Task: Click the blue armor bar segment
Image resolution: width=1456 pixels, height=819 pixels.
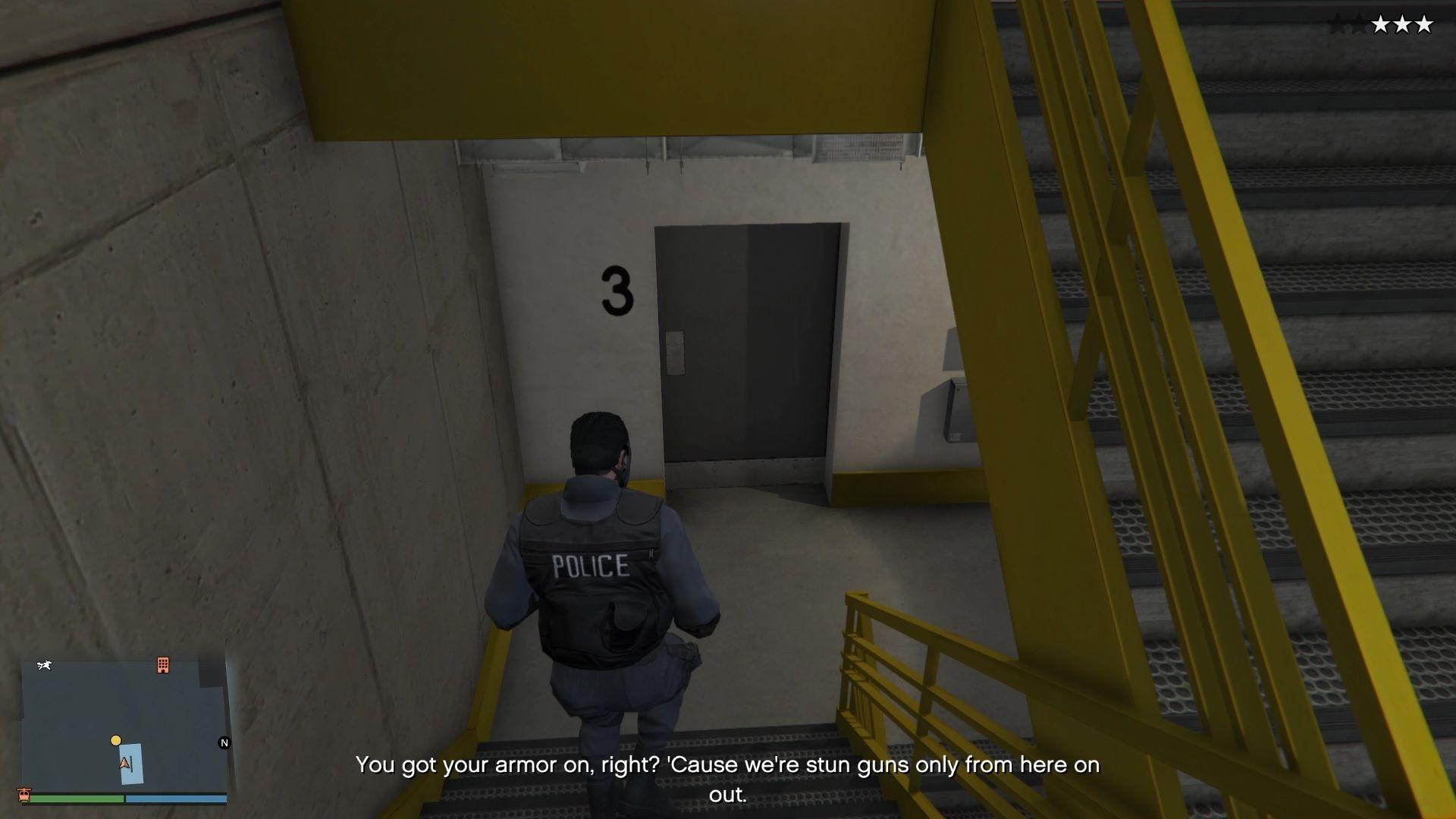Action: click(176, 799)
